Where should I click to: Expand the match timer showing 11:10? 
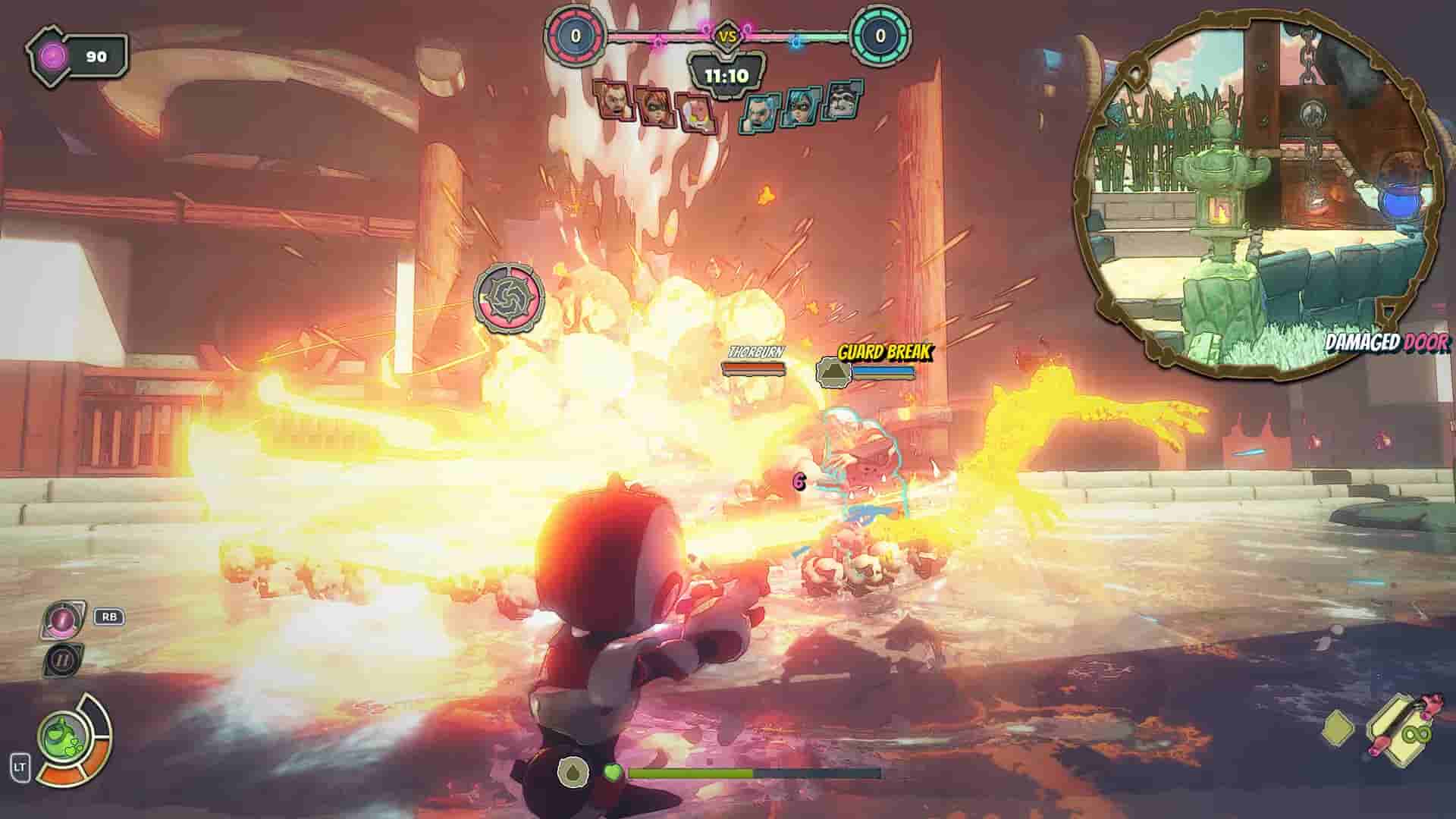[728, 74]
